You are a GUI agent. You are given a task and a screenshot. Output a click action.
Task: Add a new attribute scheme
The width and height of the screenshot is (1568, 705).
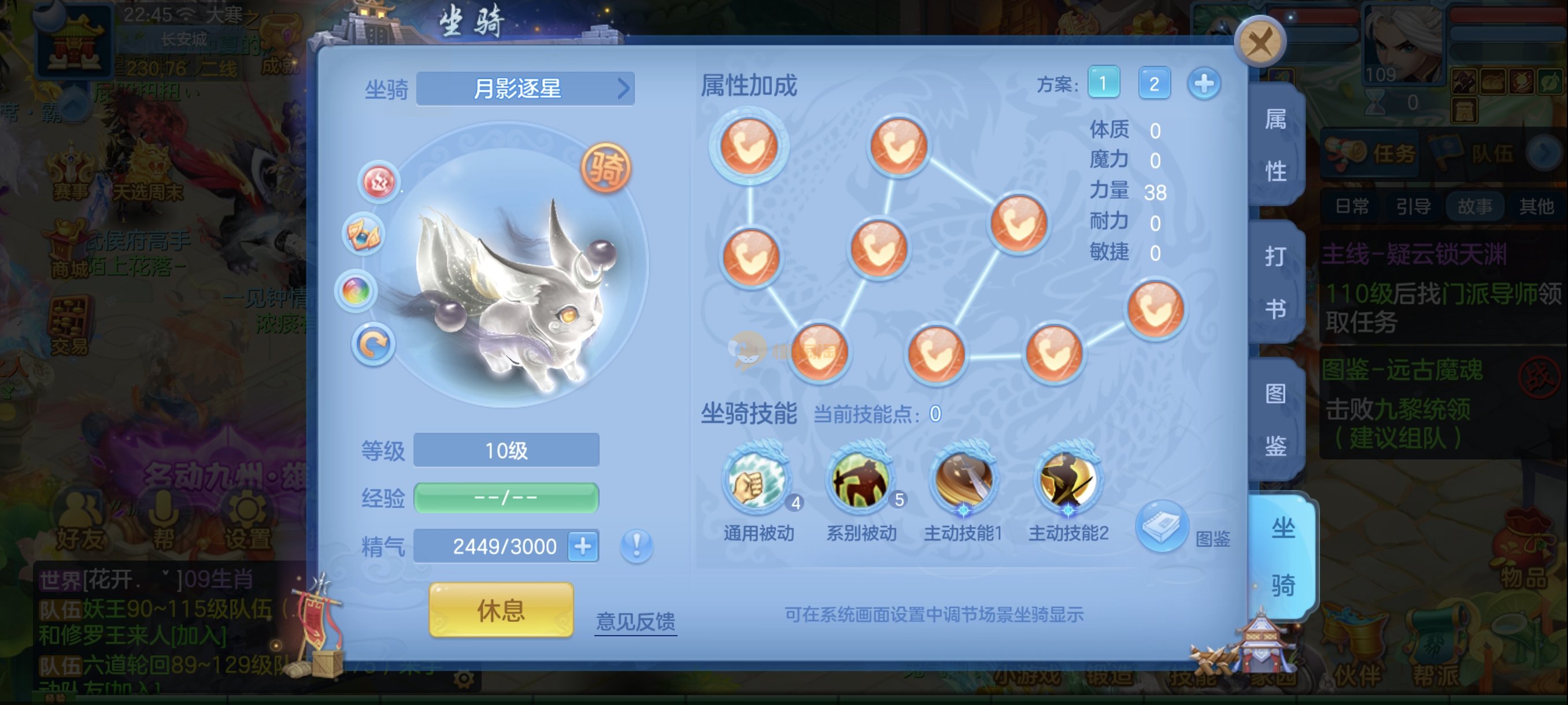[x=1203, y=83]
